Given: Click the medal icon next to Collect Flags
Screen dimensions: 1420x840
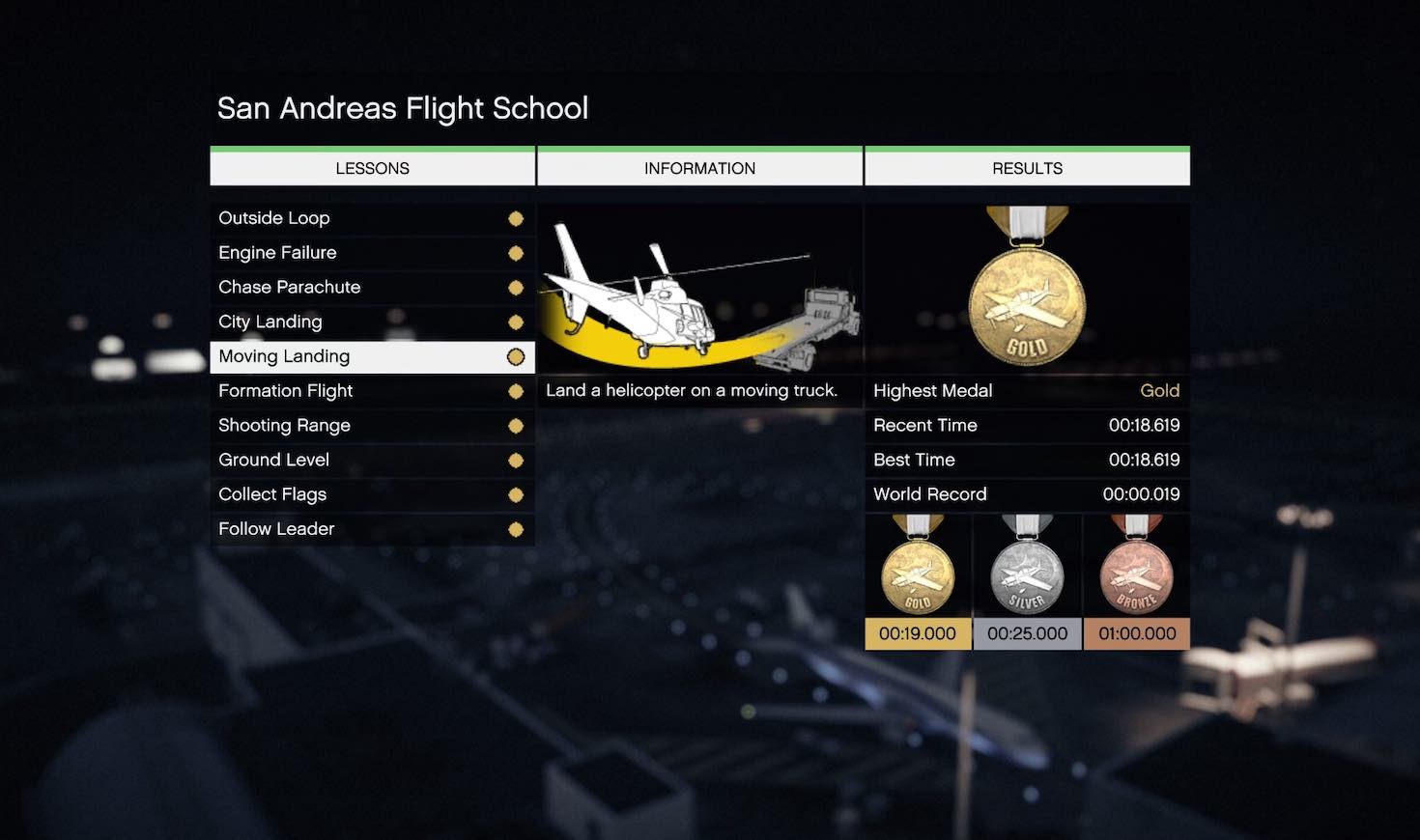Looking at the screenshot, I should point(515,494).
